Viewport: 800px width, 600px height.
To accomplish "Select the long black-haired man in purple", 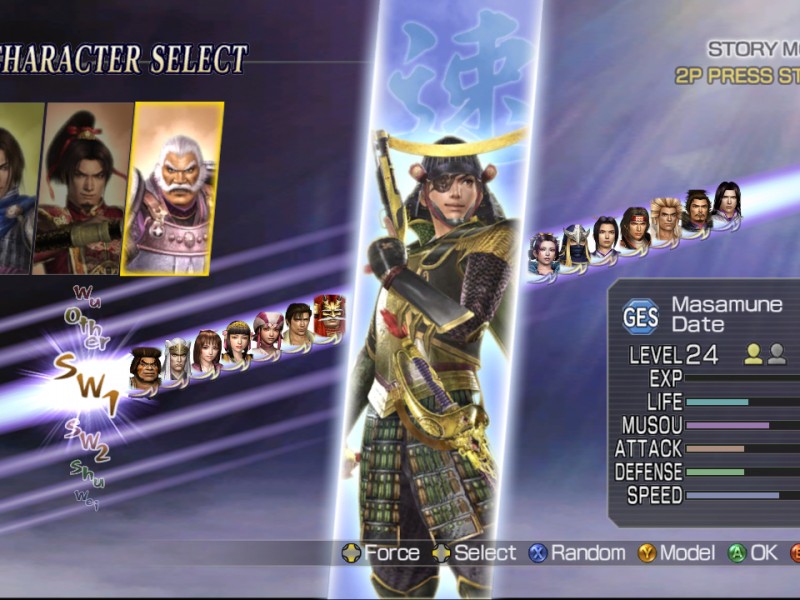I will click(x=726, y=201).
